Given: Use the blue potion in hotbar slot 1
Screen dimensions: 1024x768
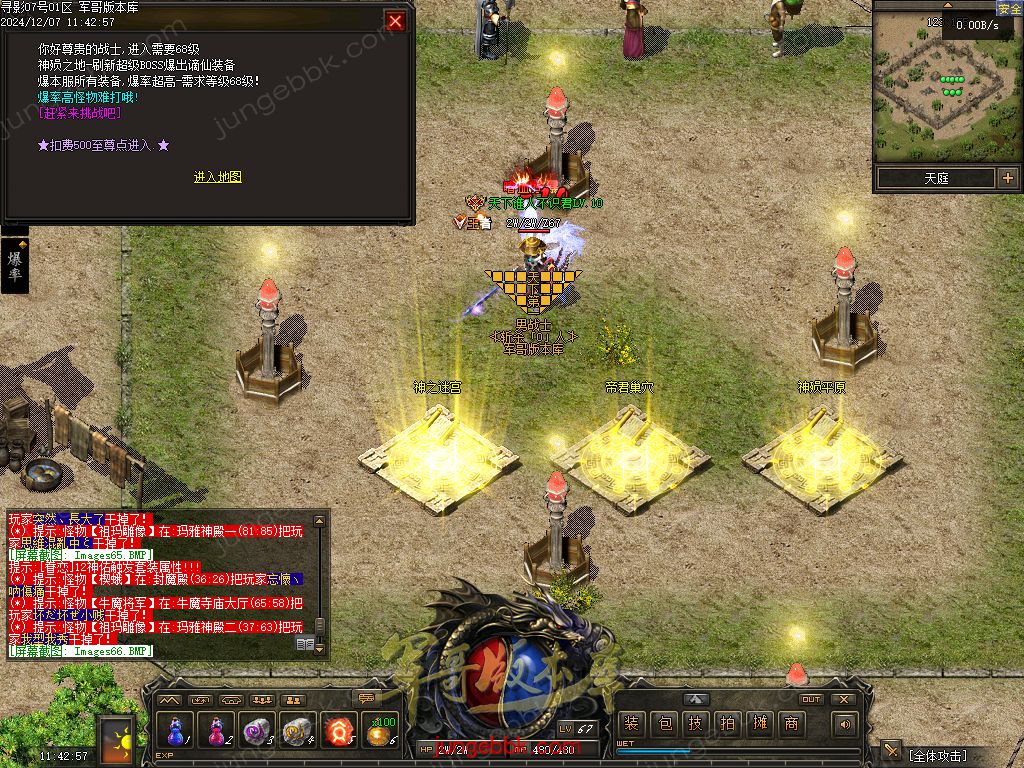Looking at the screenshot, I should (176, 731).
